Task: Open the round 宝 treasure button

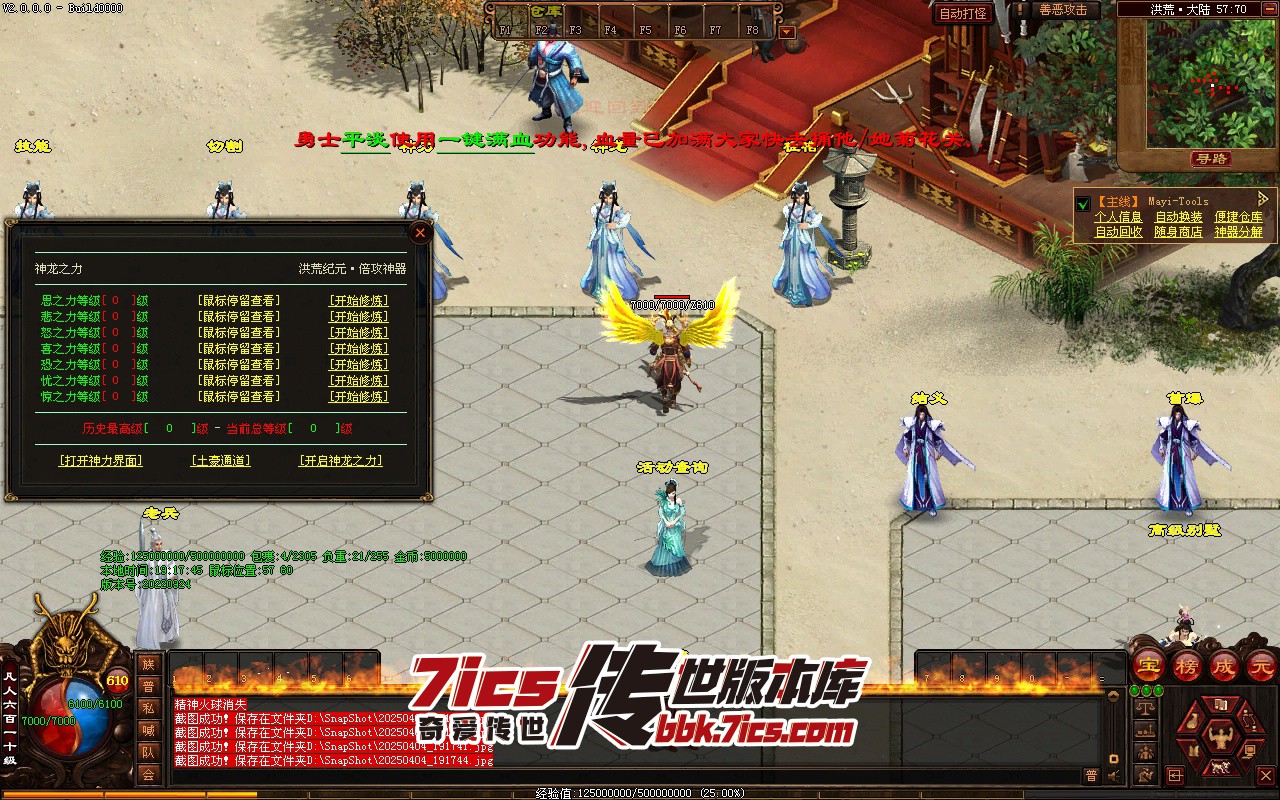Action: (x=1148, y=665)
